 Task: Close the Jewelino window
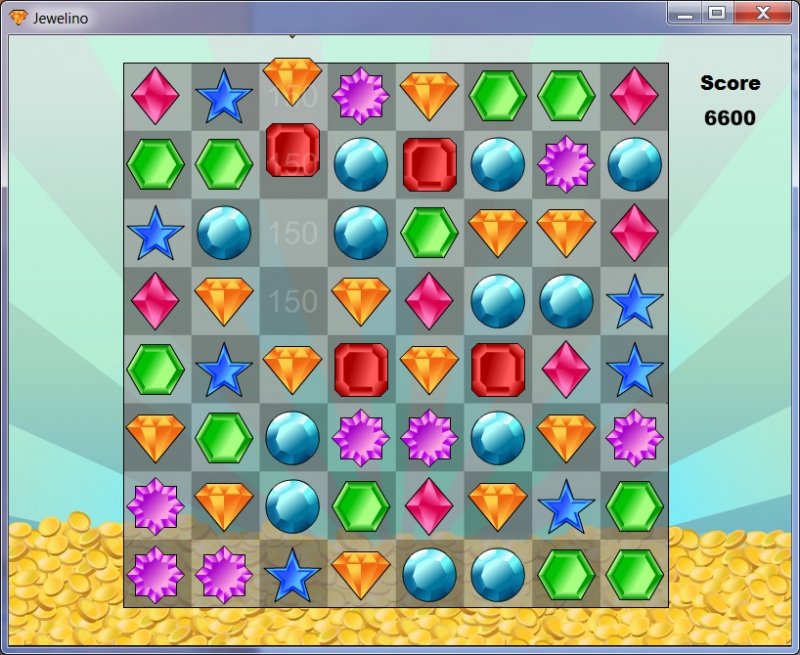pyautogui.click(x=763, y=13)
